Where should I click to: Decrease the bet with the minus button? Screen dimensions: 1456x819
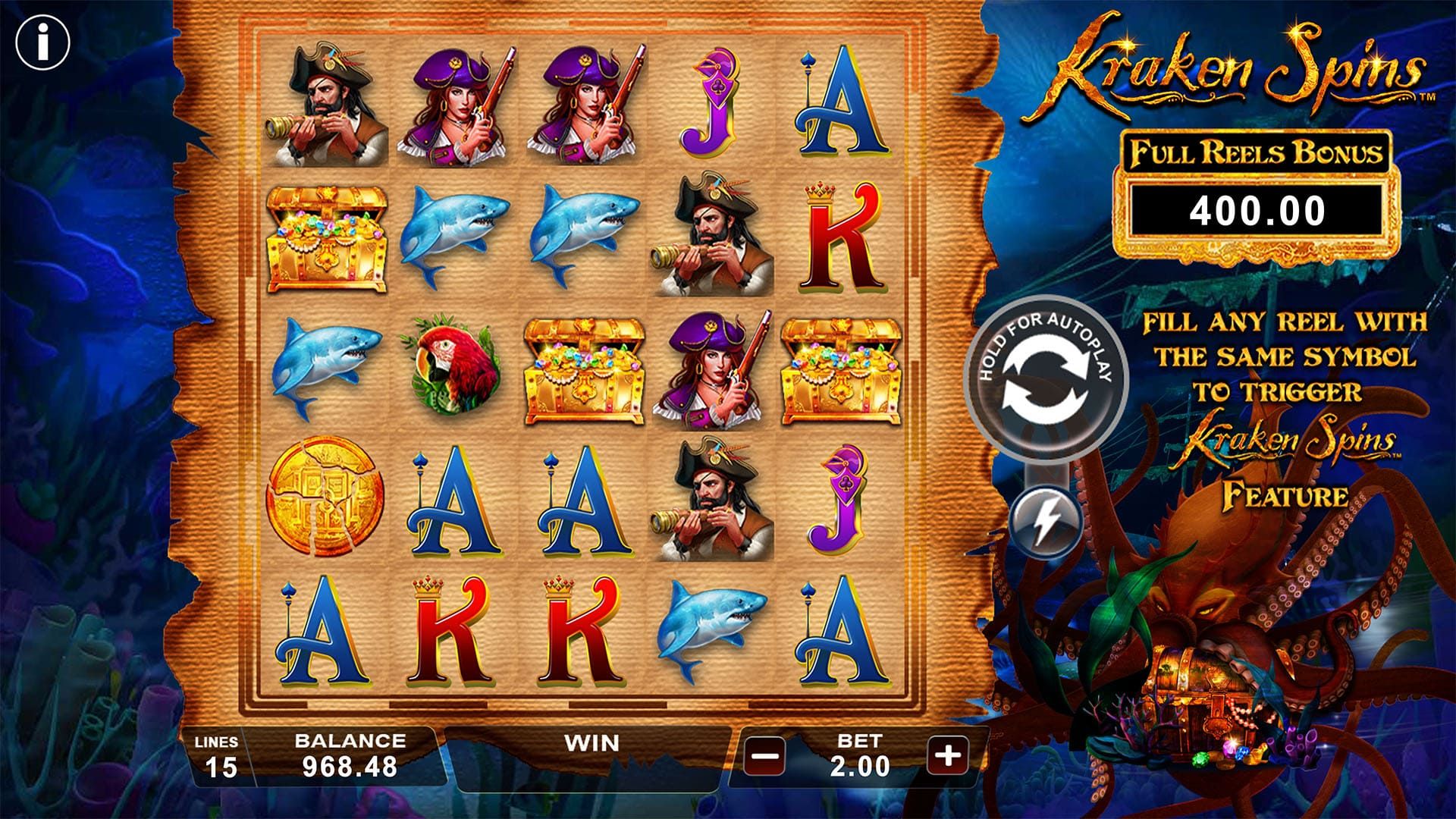(x=764, y=755)
